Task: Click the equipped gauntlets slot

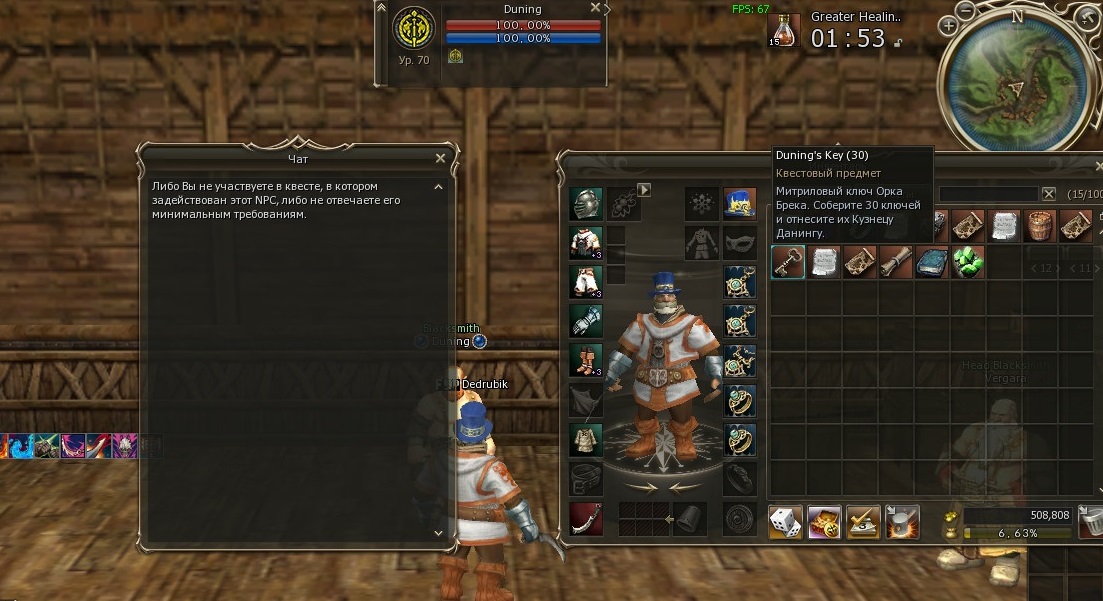Action: [586, 321]
